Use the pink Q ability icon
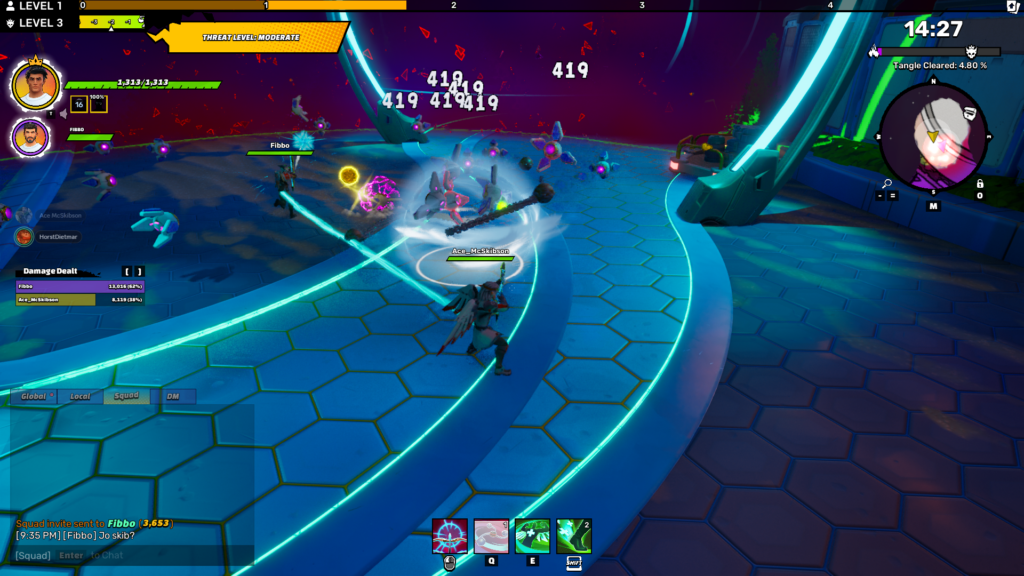The width and height of the screenshot is (1024, 576). pyautogui.click(x=491, y=537)
